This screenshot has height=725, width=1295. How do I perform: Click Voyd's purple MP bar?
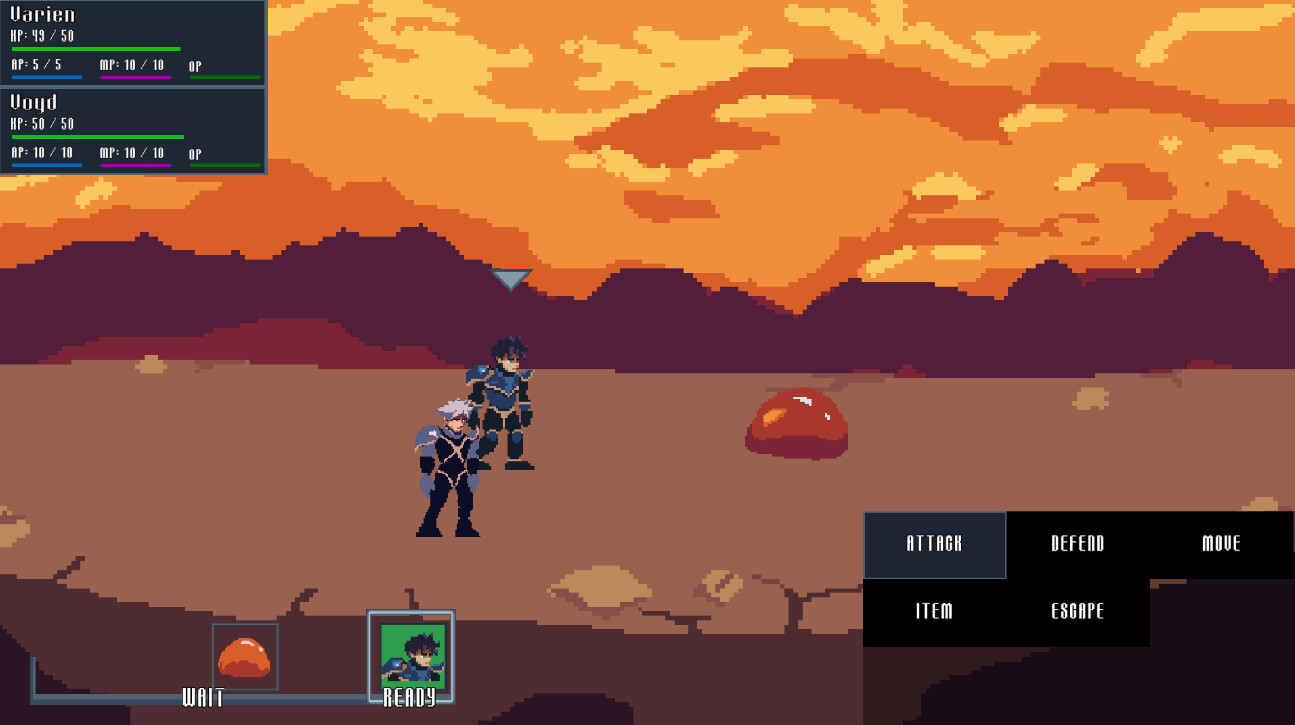(135, 163)
